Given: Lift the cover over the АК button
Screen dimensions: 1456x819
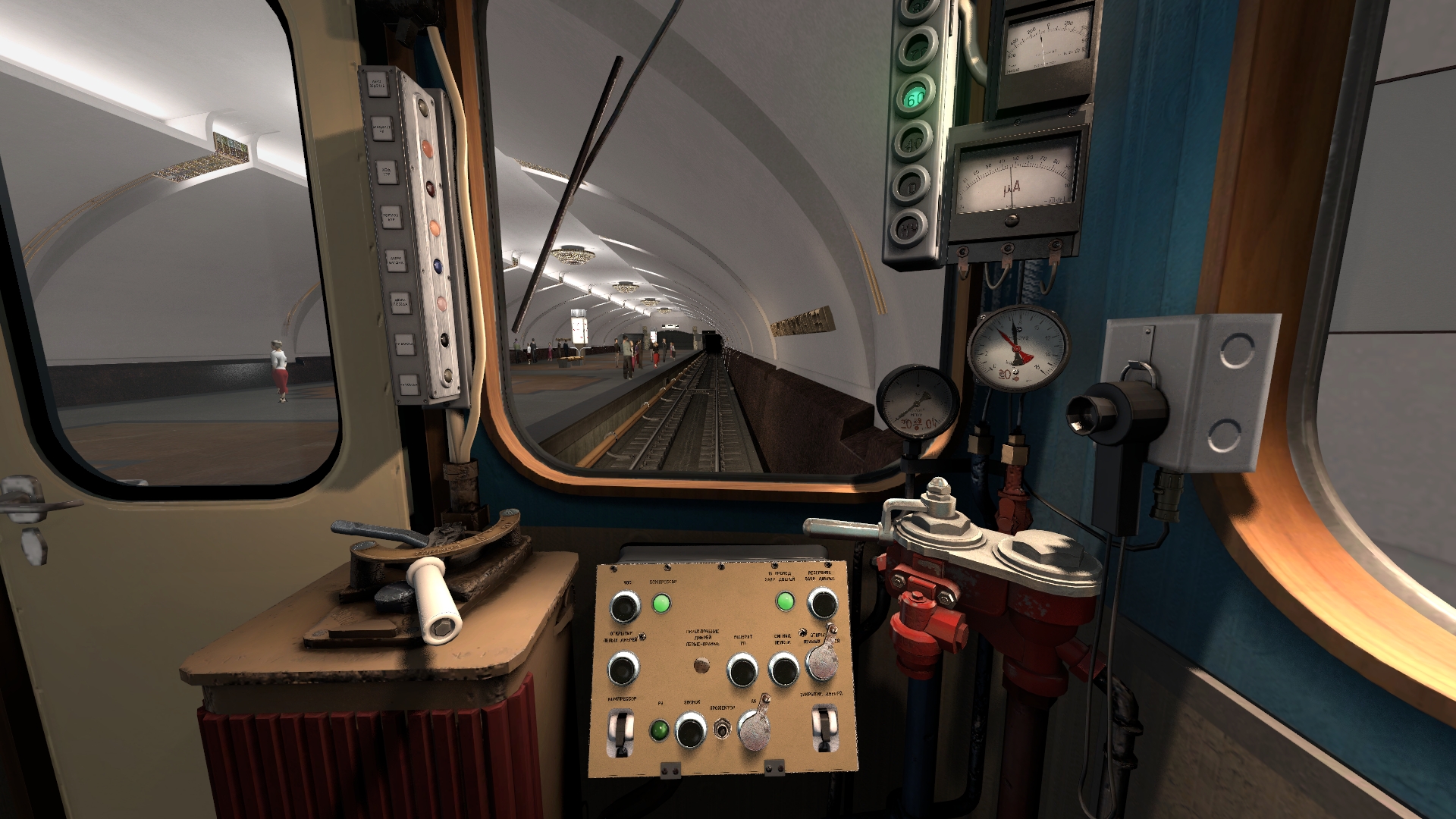Looking at the screenshot, I should pos(754,730).
